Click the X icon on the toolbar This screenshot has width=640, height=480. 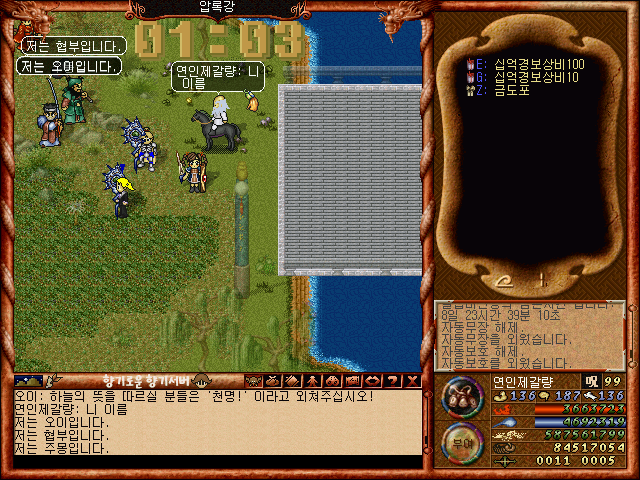(413, 381)
